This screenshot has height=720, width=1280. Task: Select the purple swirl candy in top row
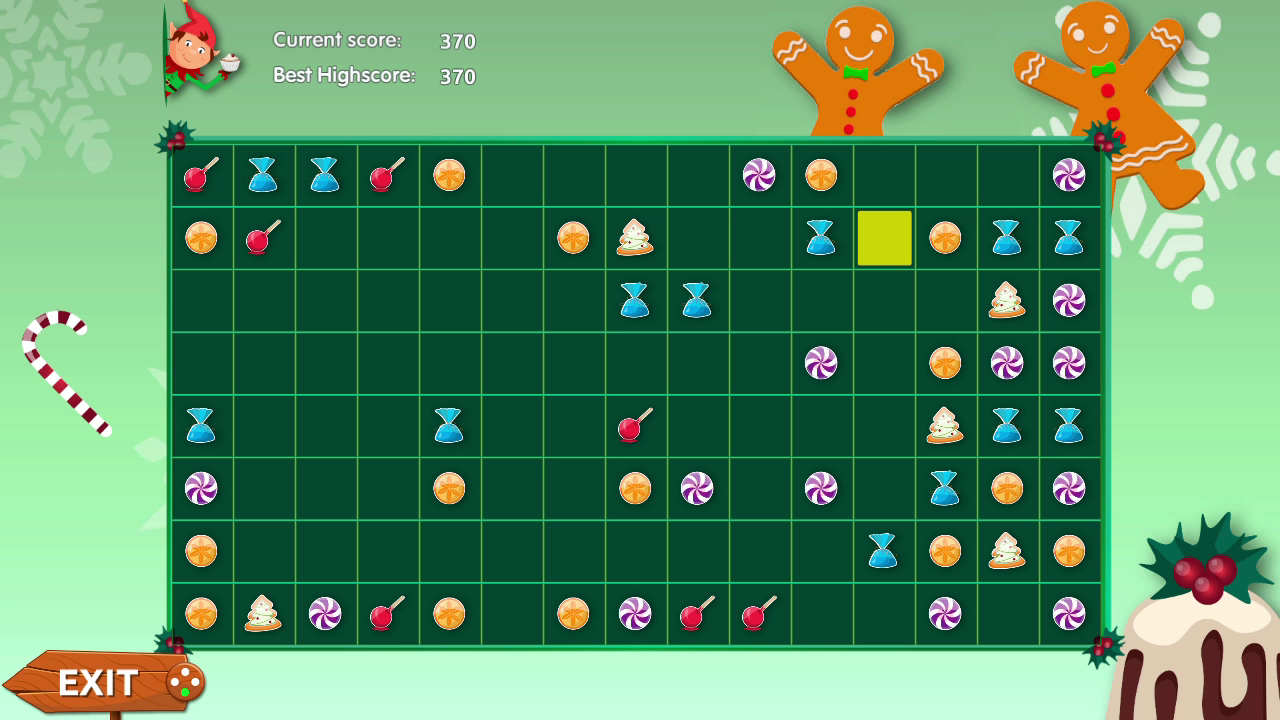pos(758,175)
